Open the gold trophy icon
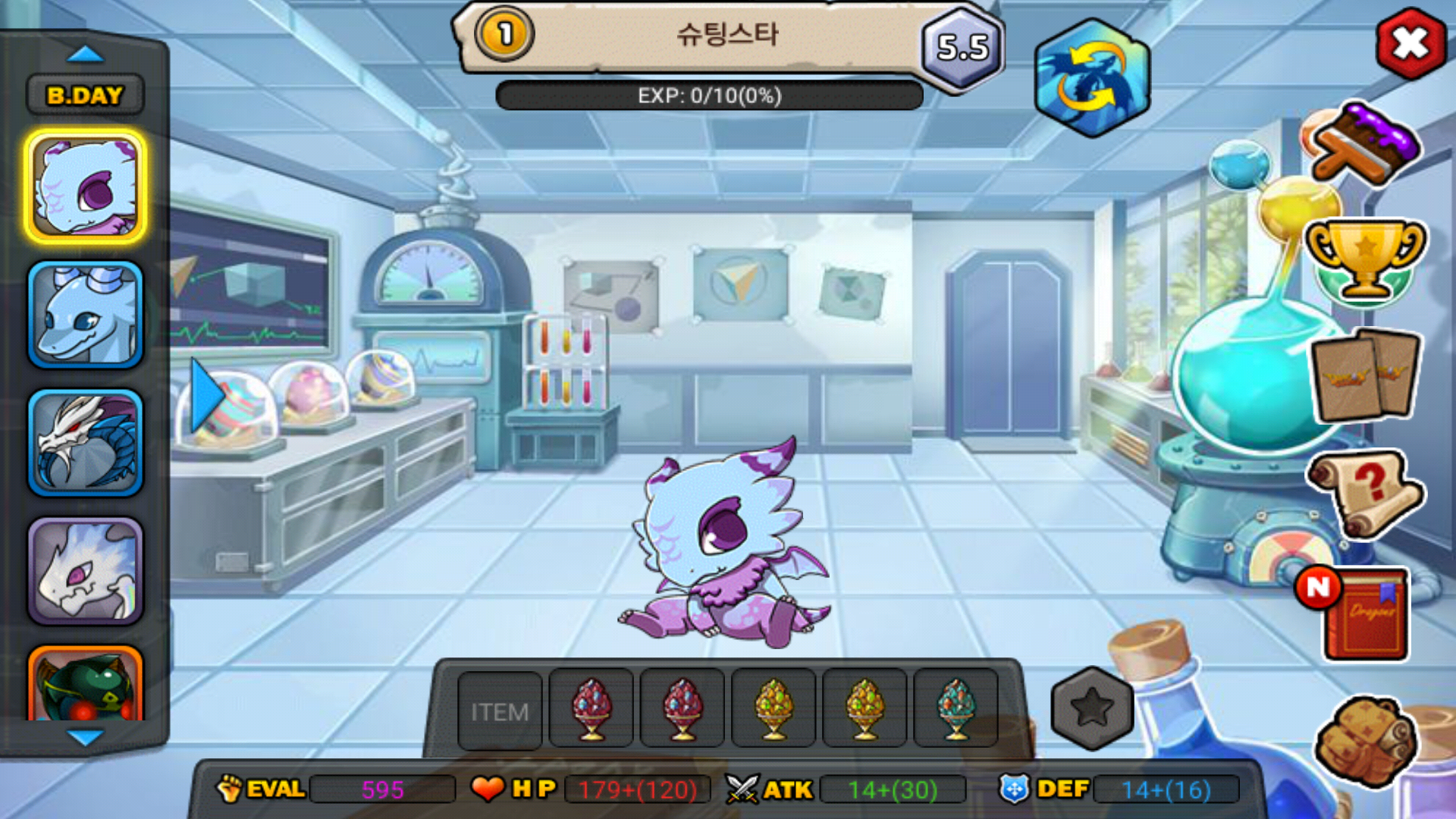The image size is (1456, 819). click(x=1365, y=259)
